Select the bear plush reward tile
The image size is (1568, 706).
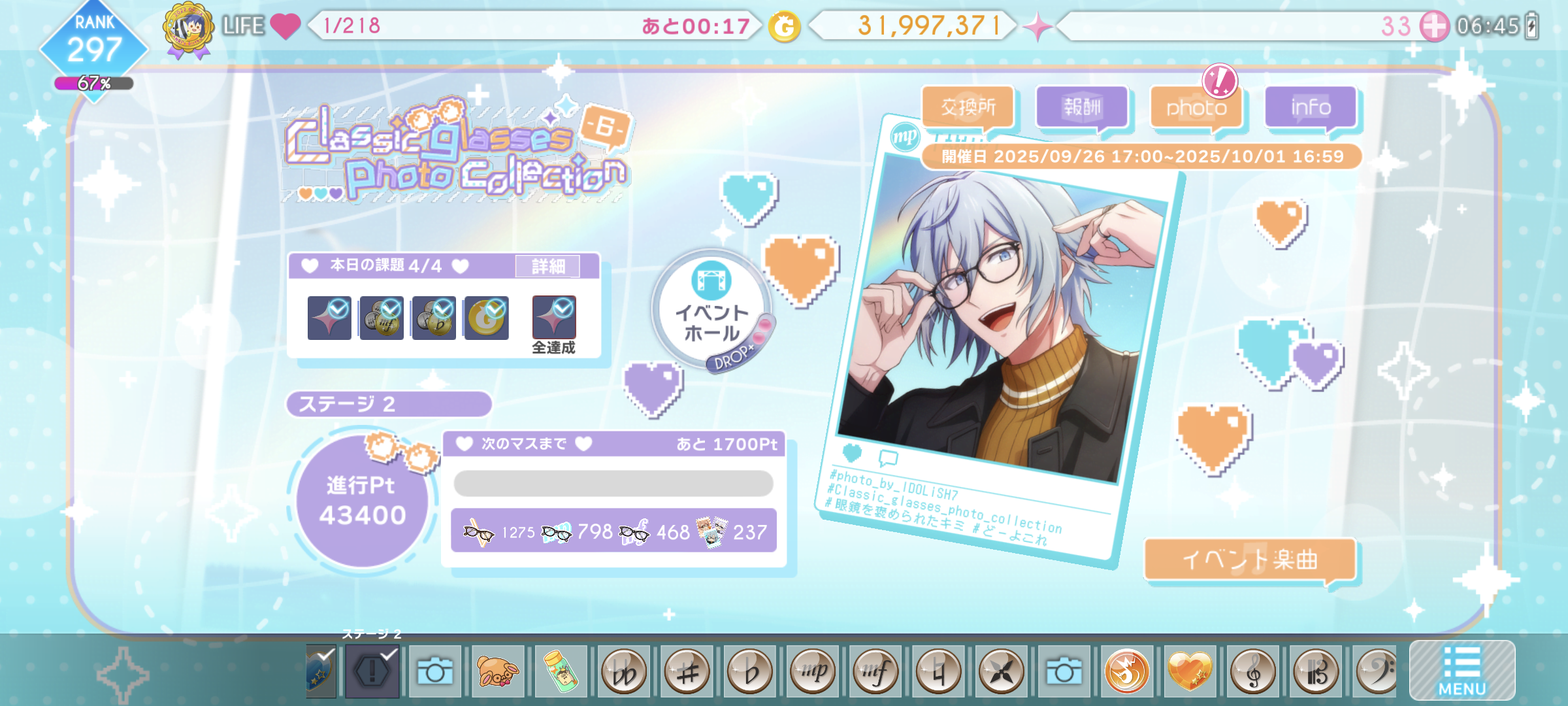click(498, 671)
